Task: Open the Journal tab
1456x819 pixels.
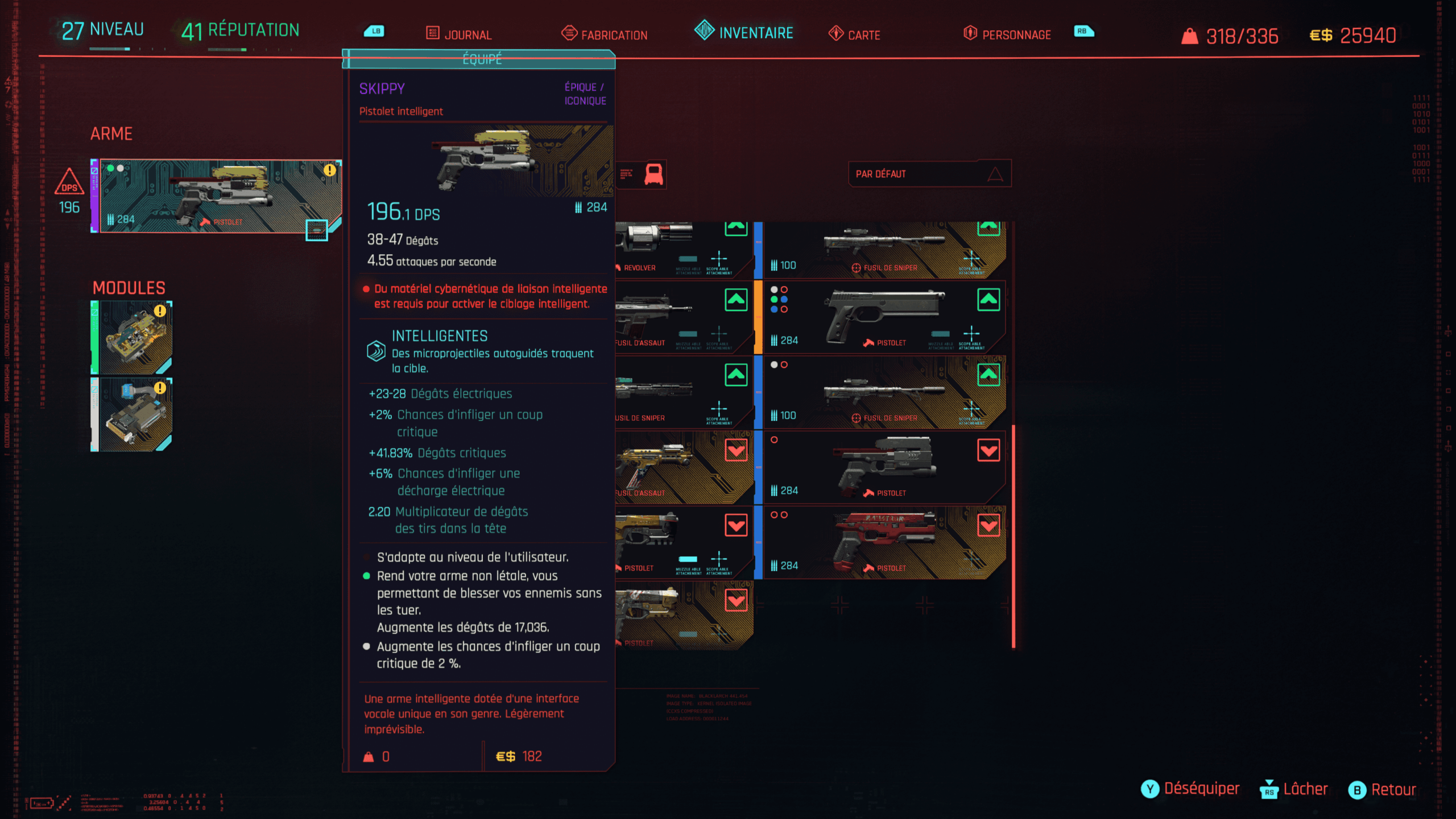Action: (x=459, y=34)
